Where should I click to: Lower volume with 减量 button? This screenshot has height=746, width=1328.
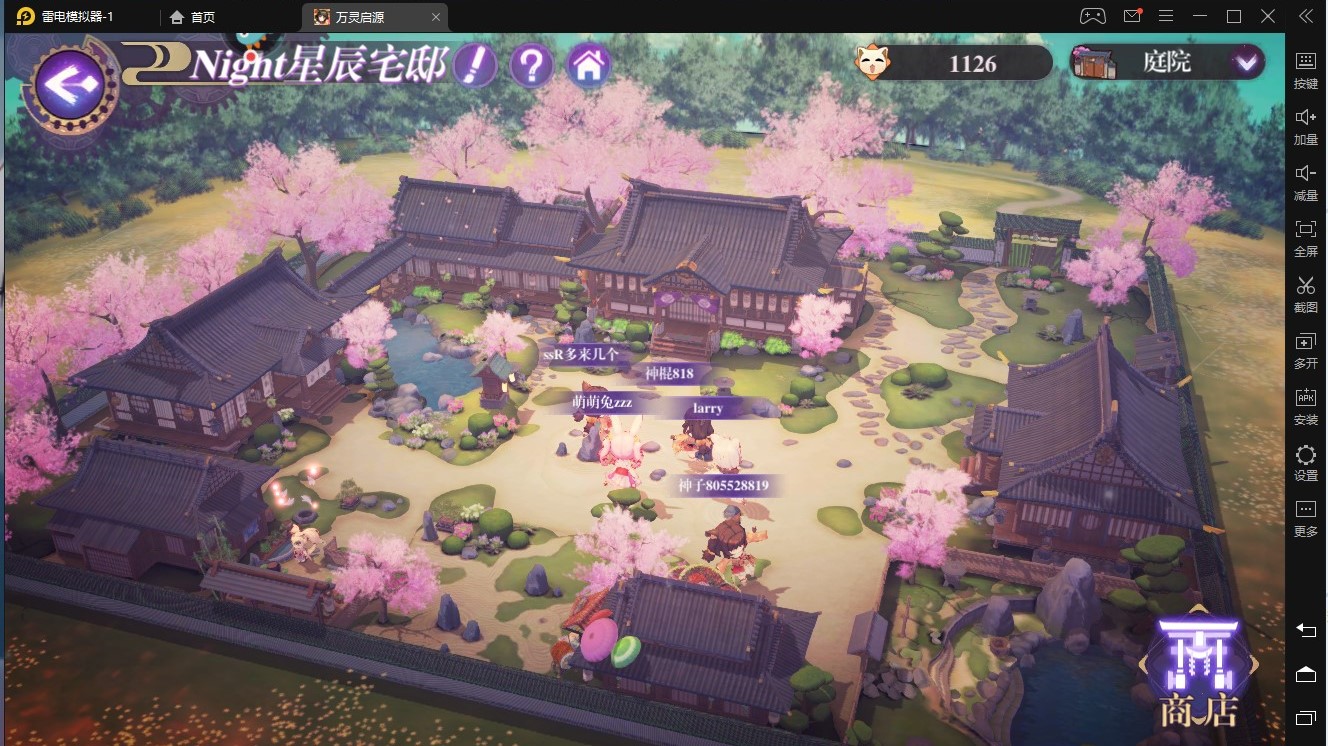[x=1306, y=182]
